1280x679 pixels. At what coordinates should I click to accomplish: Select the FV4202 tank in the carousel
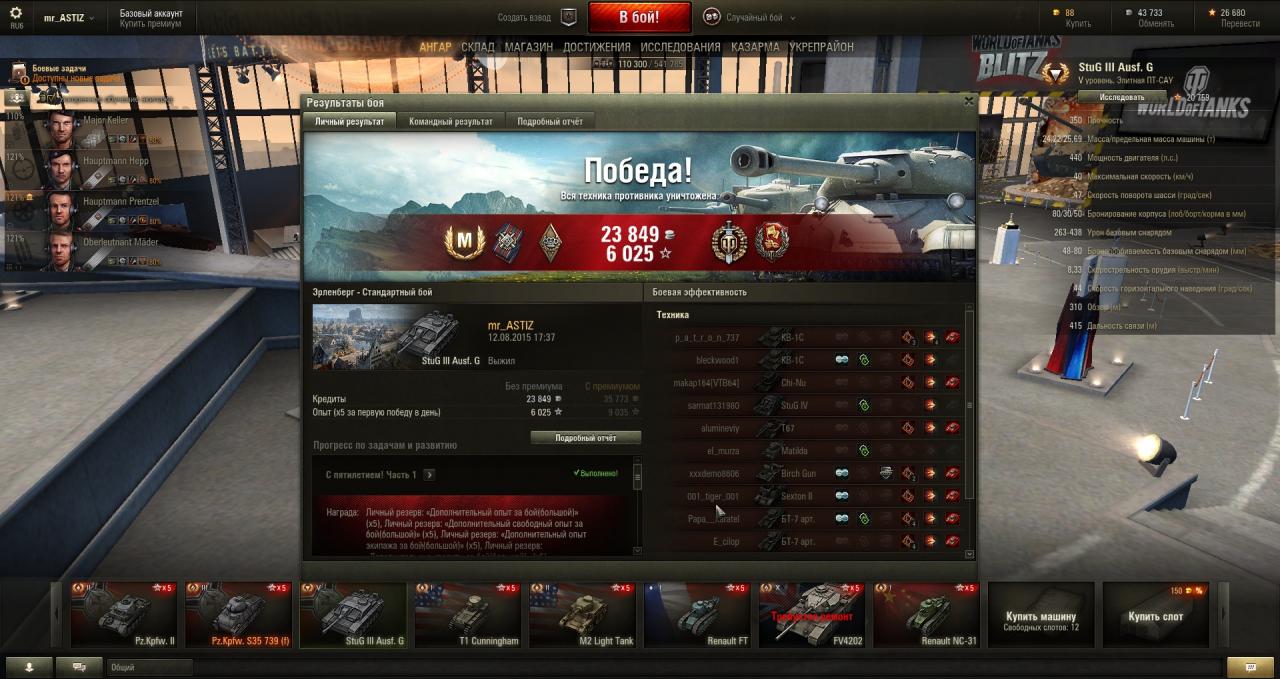811,615
